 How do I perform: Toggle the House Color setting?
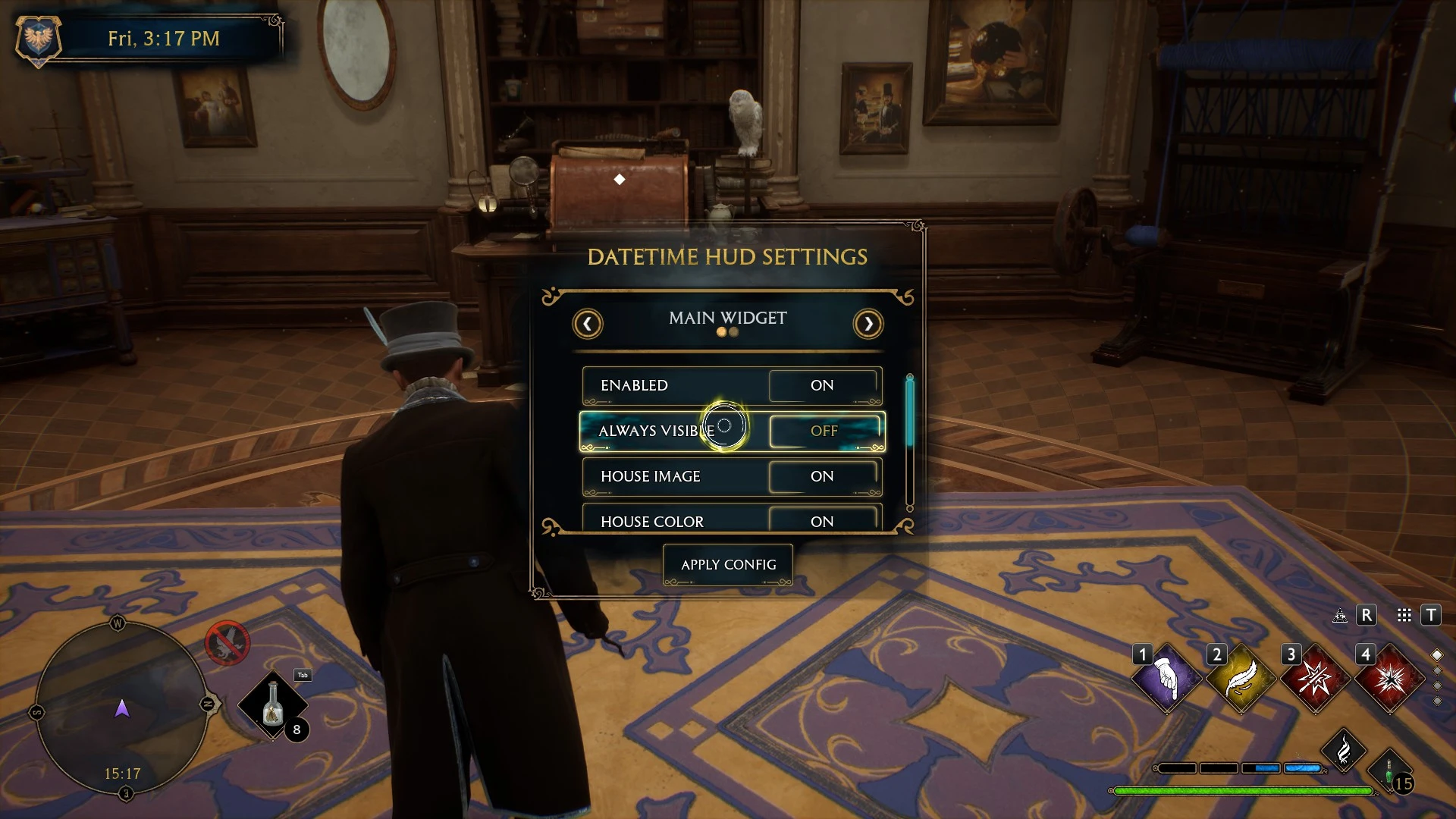824,520
